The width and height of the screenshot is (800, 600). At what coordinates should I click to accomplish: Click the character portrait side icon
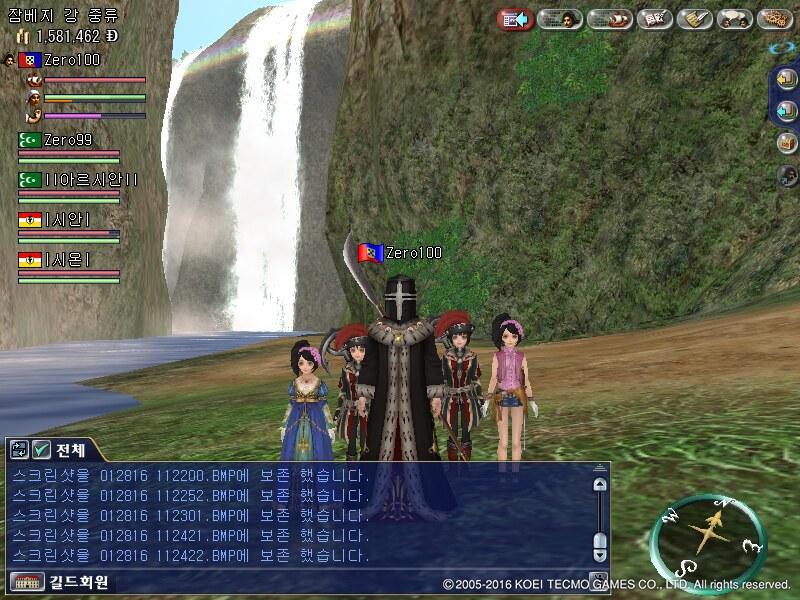click(x=787, y=176)
